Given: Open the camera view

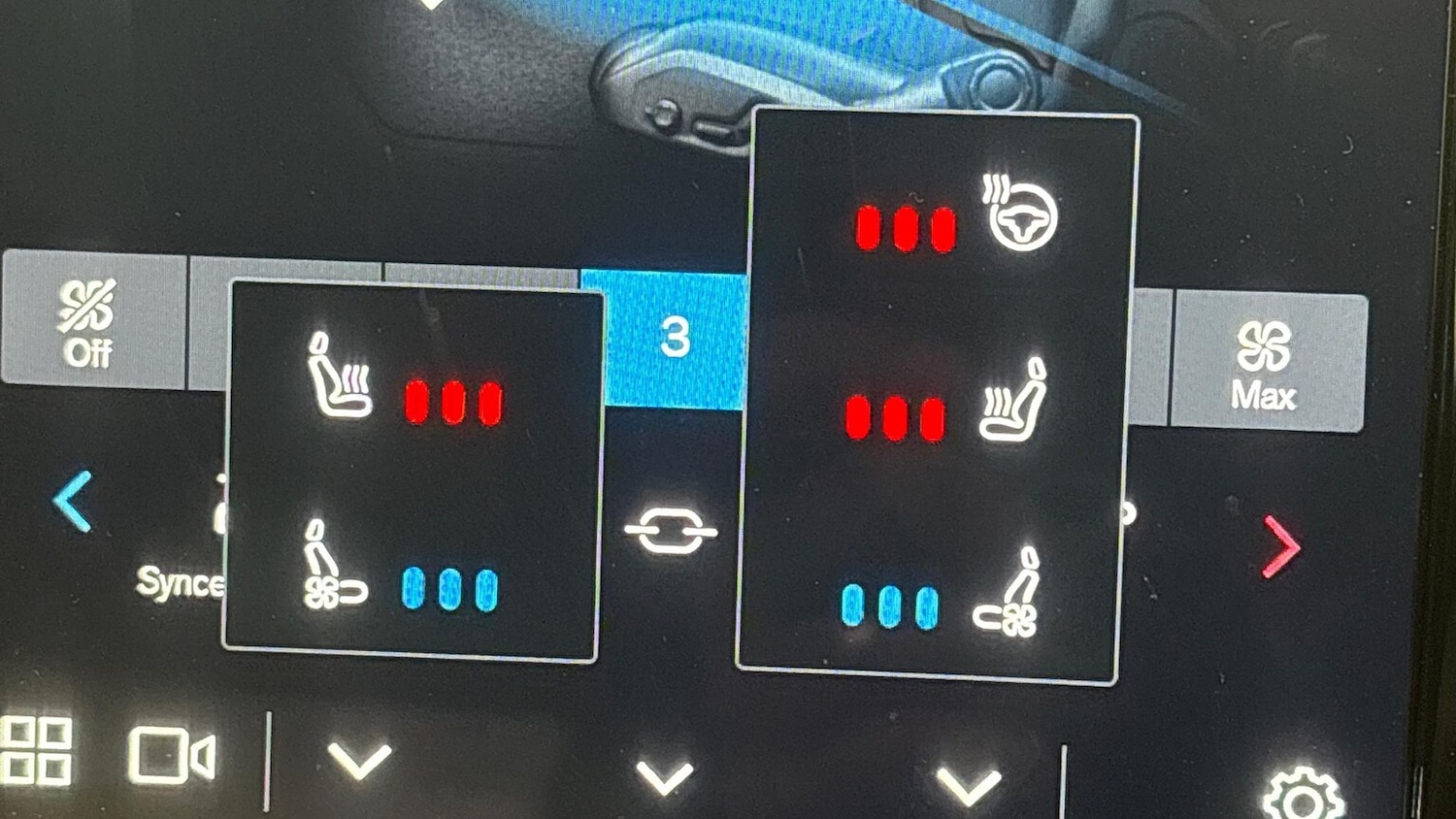Looking at the screenshot, I should [171, 755].
